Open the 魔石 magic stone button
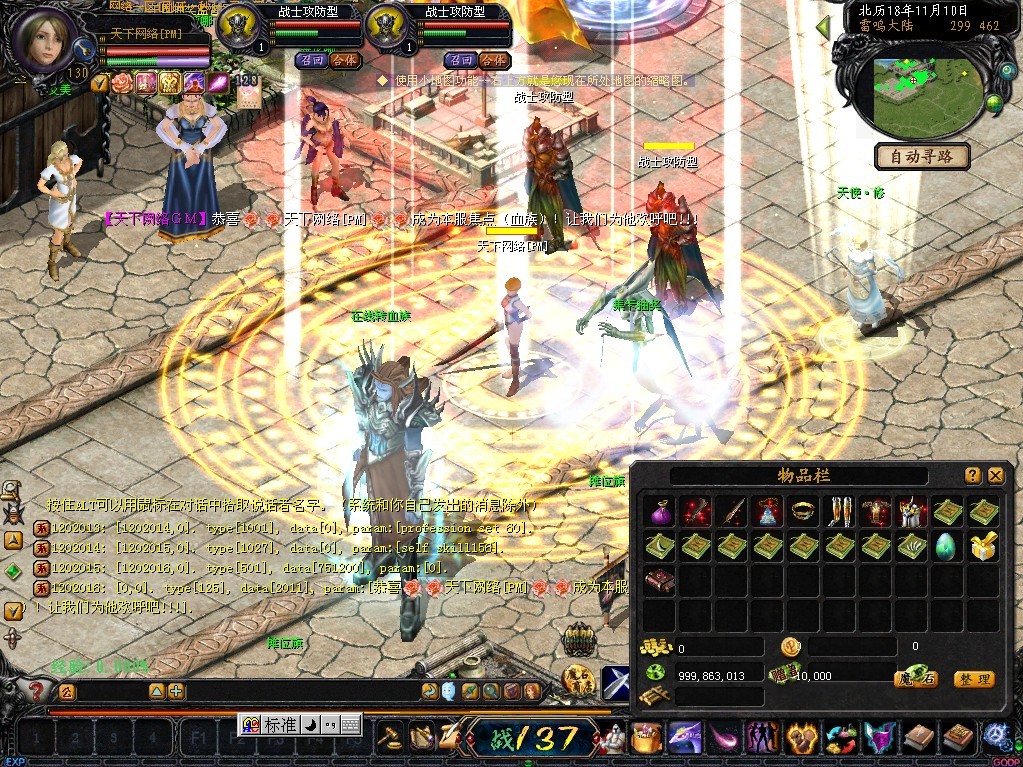 (914, 679)
